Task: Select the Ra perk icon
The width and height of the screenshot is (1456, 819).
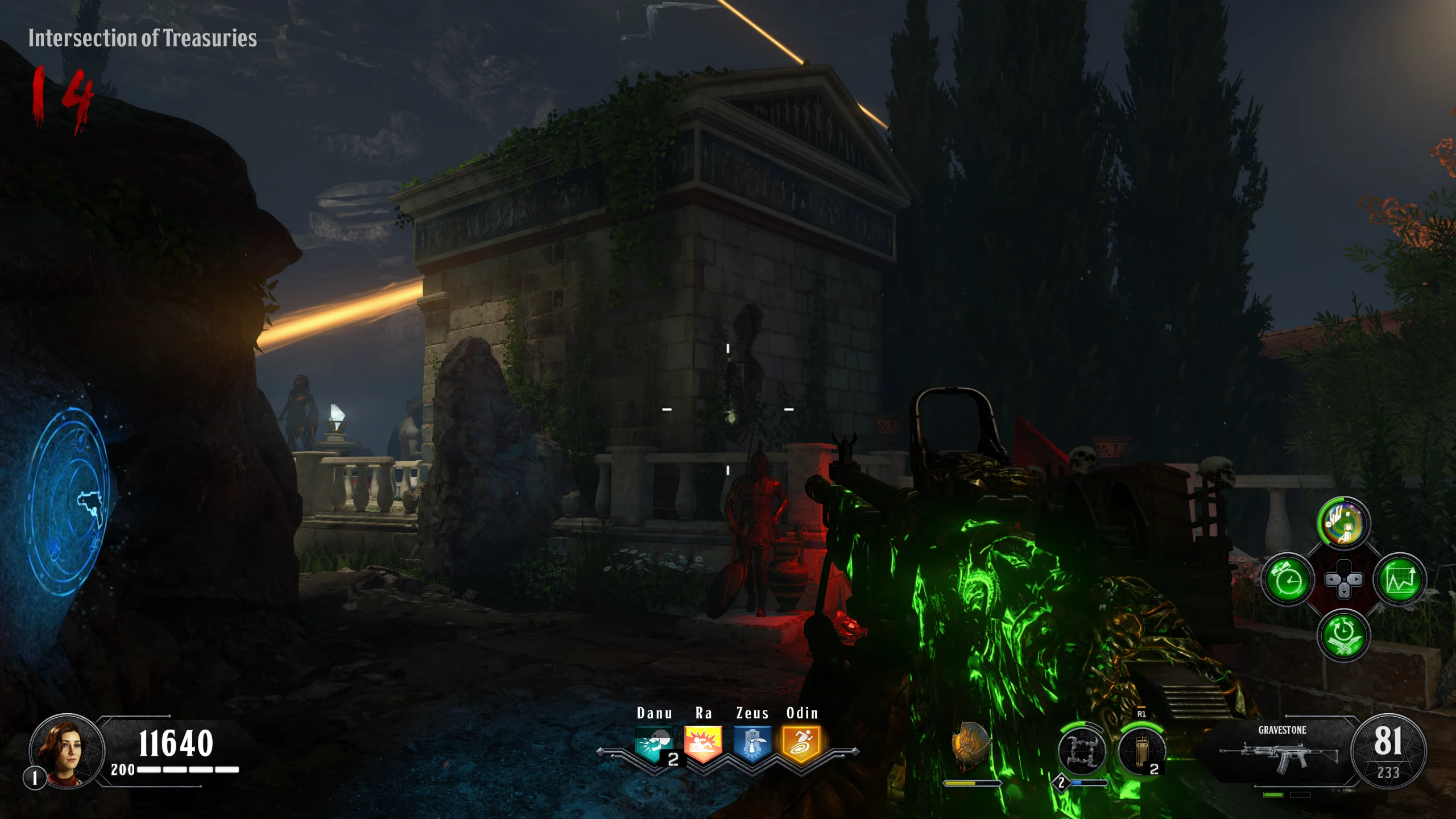Action: click(703, 743)
